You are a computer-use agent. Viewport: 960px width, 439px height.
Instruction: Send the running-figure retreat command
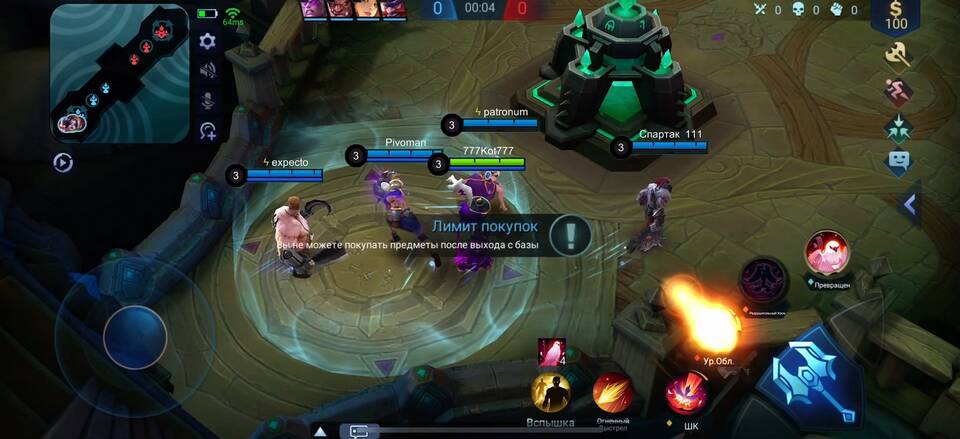[x=898, y=92]
